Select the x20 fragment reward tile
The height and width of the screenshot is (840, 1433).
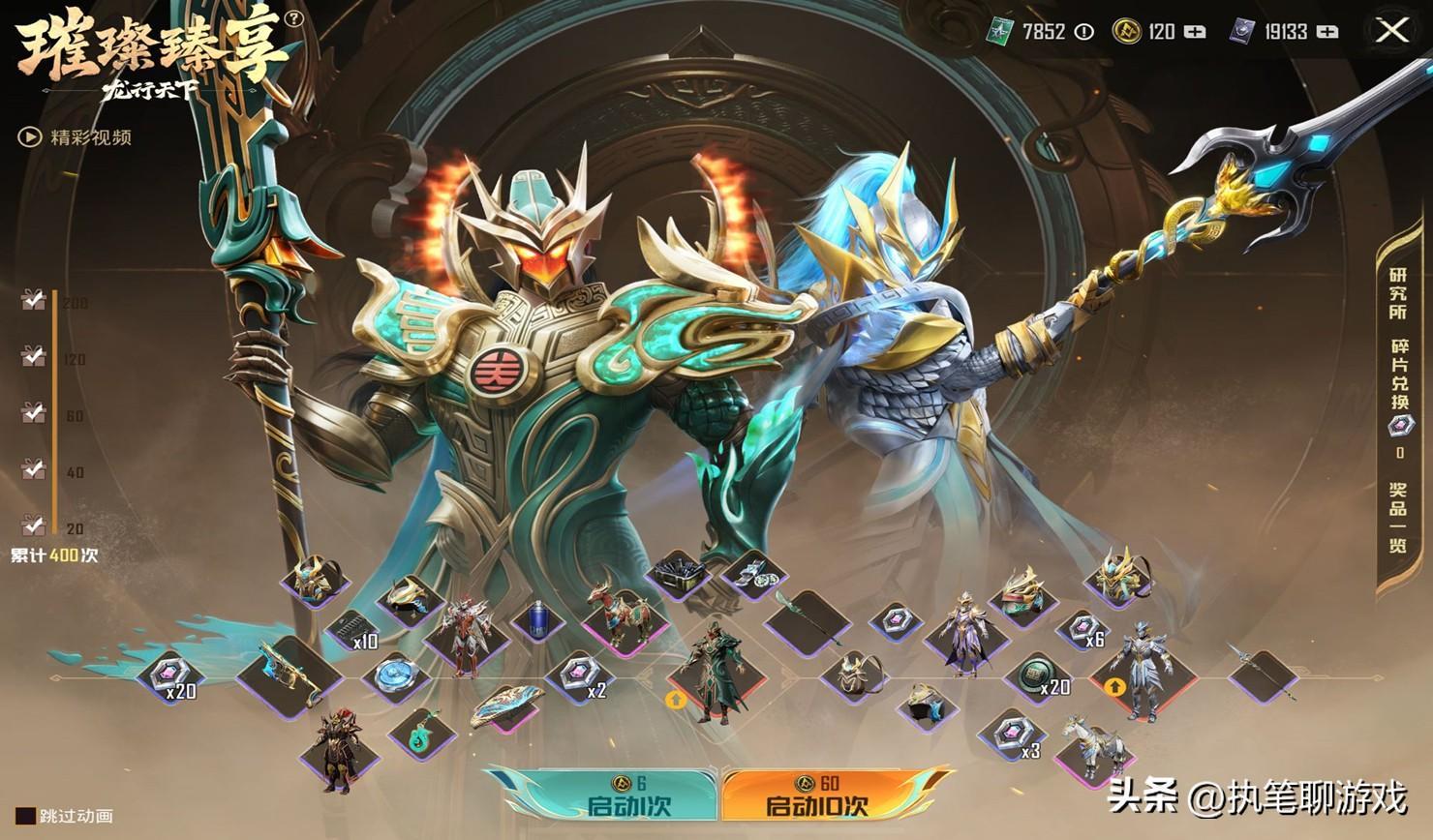170,675
